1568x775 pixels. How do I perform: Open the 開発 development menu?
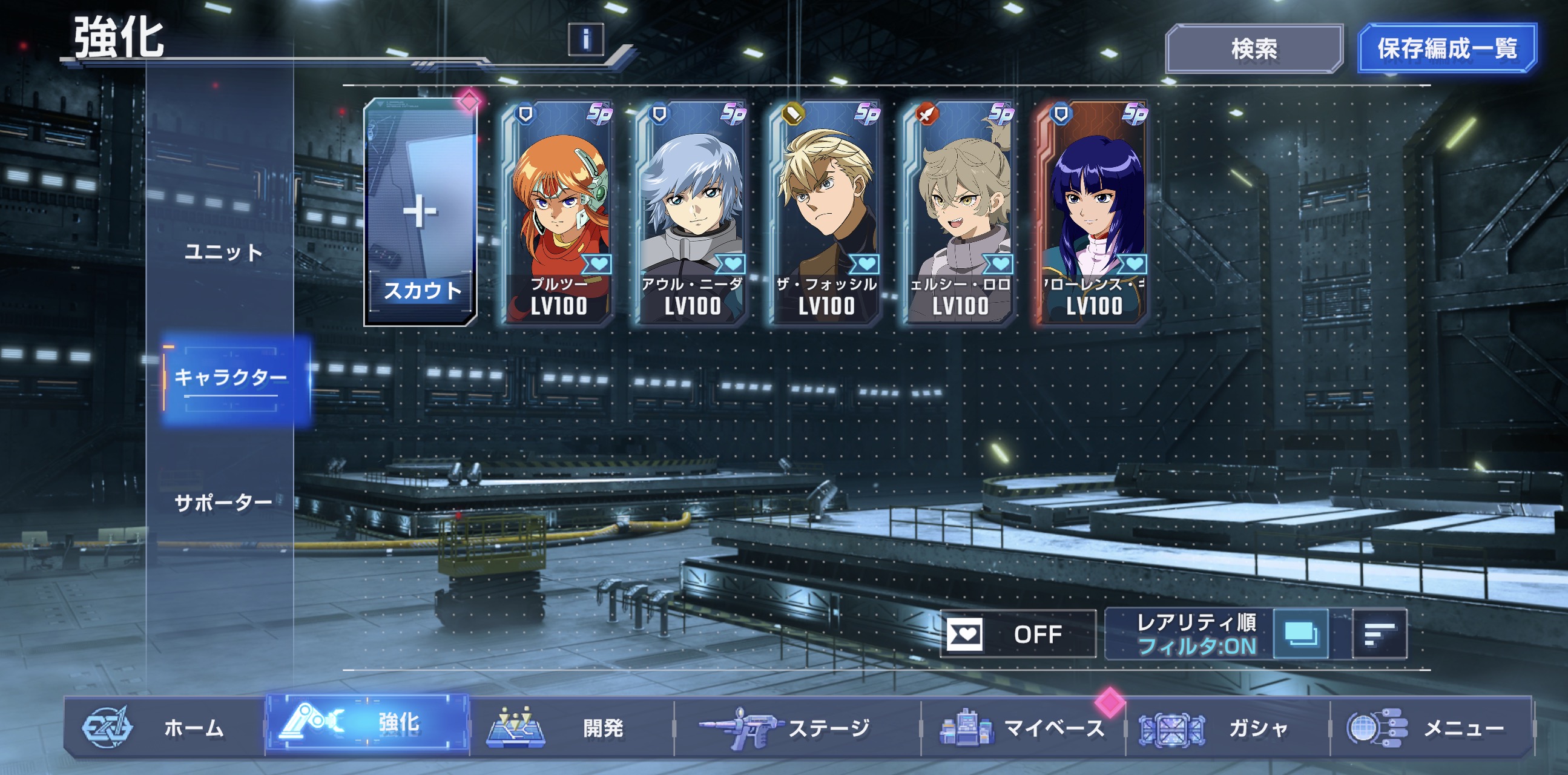571,728
